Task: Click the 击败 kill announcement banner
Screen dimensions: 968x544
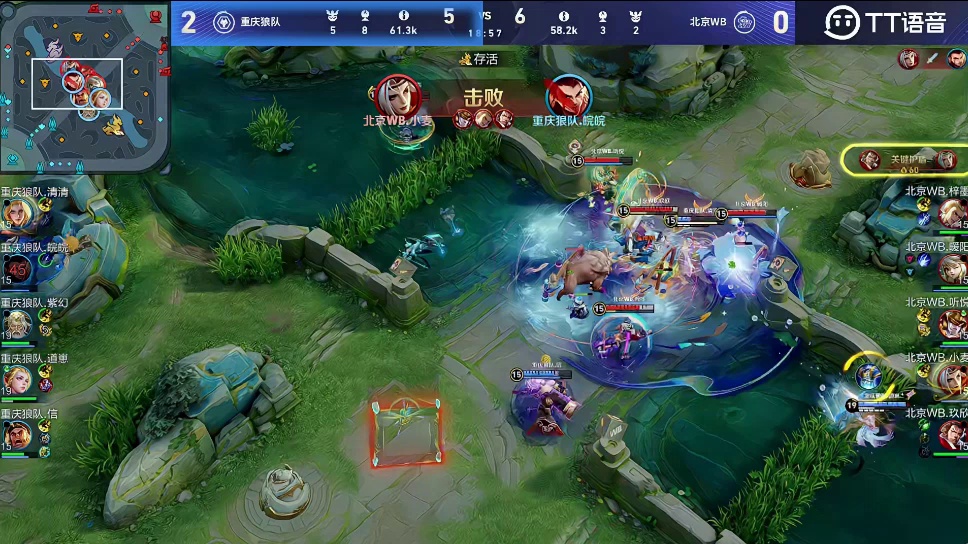Action: pos(483,98)
